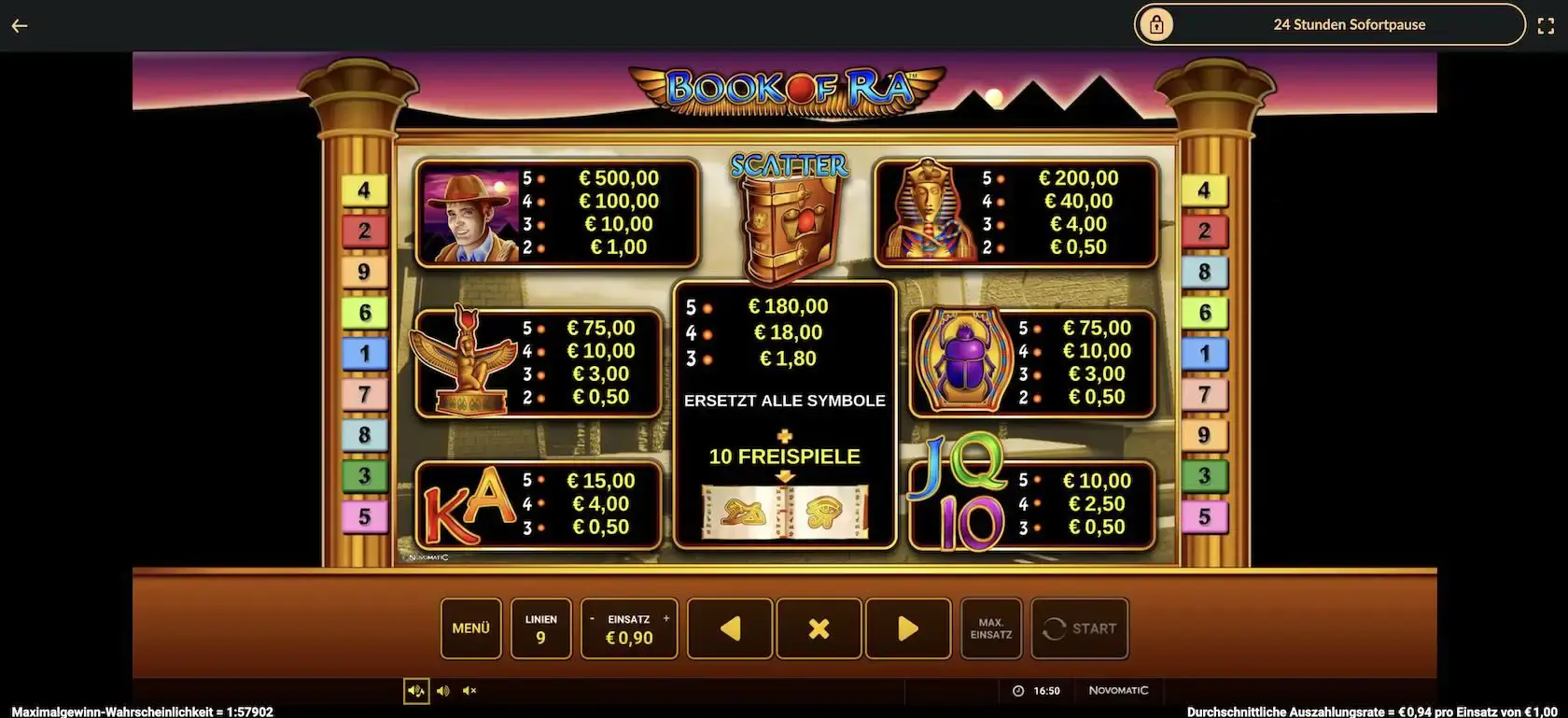Mute all sound with crossed speaker icon
The width and height of the screenshot is (1568, 718).
[x=469, y=691]
